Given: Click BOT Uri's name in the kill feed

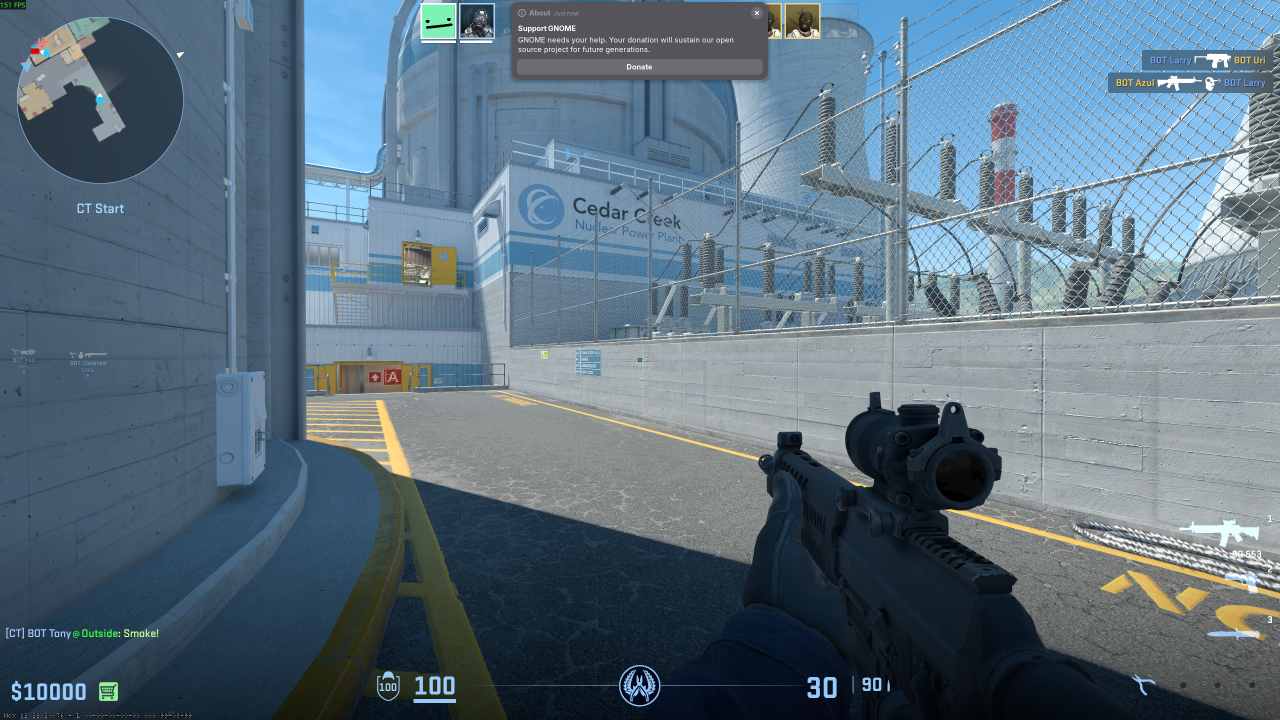Looking at the screenshot, I should (1250, 60).
